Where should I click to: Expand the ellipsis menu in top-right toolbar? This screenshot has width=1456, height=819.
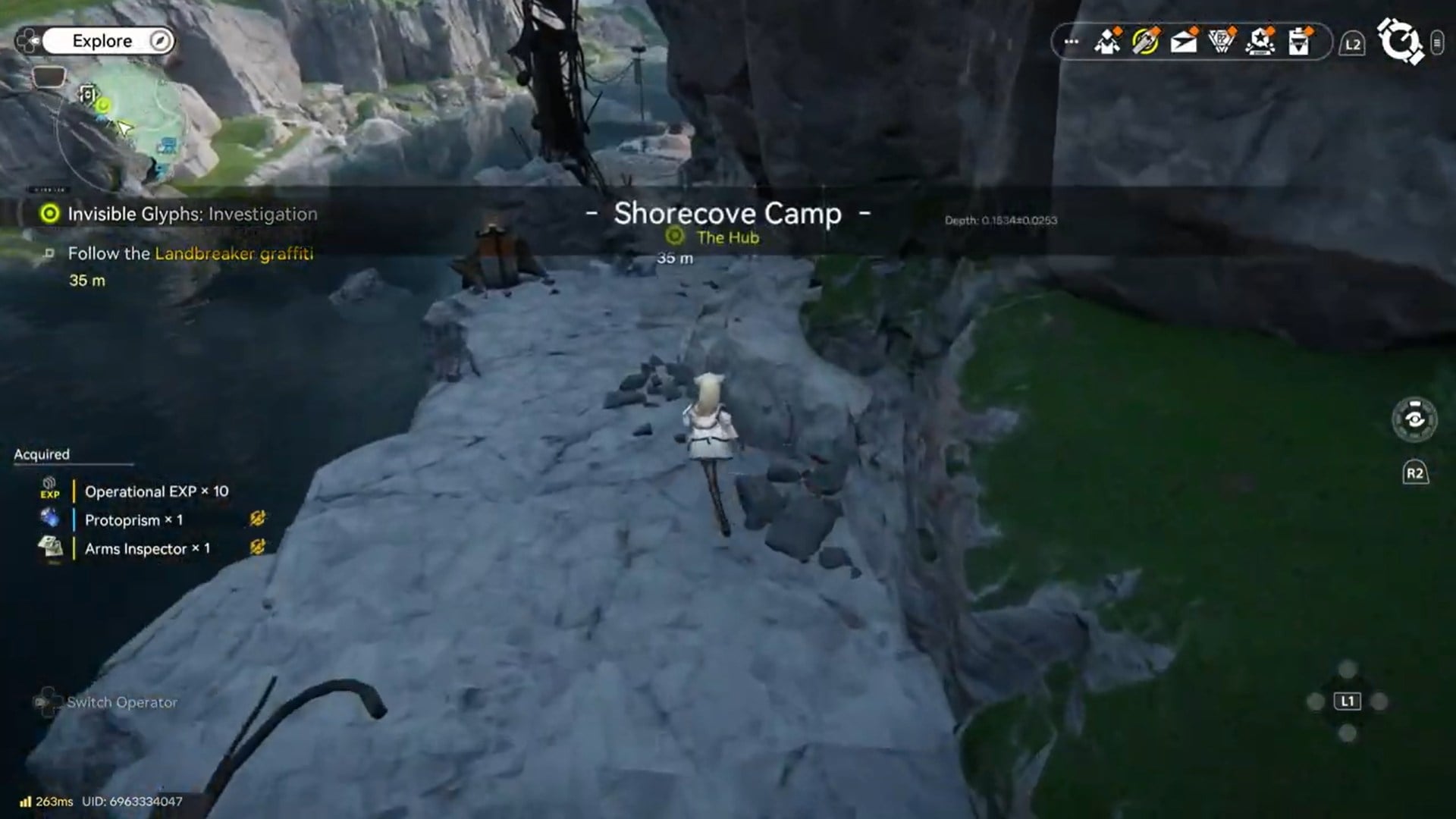1069,43
